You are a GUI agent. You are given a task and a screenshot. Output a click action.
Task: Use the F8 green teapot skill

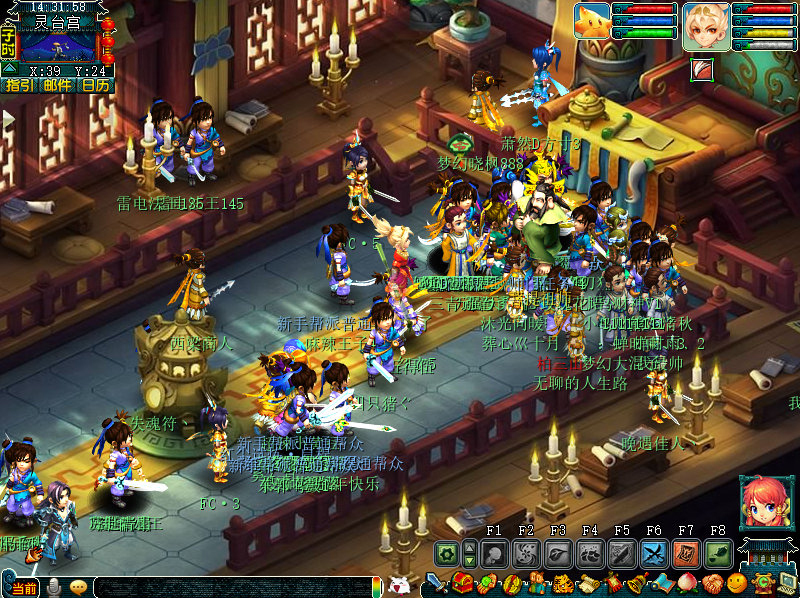click(x=718, y=554)
